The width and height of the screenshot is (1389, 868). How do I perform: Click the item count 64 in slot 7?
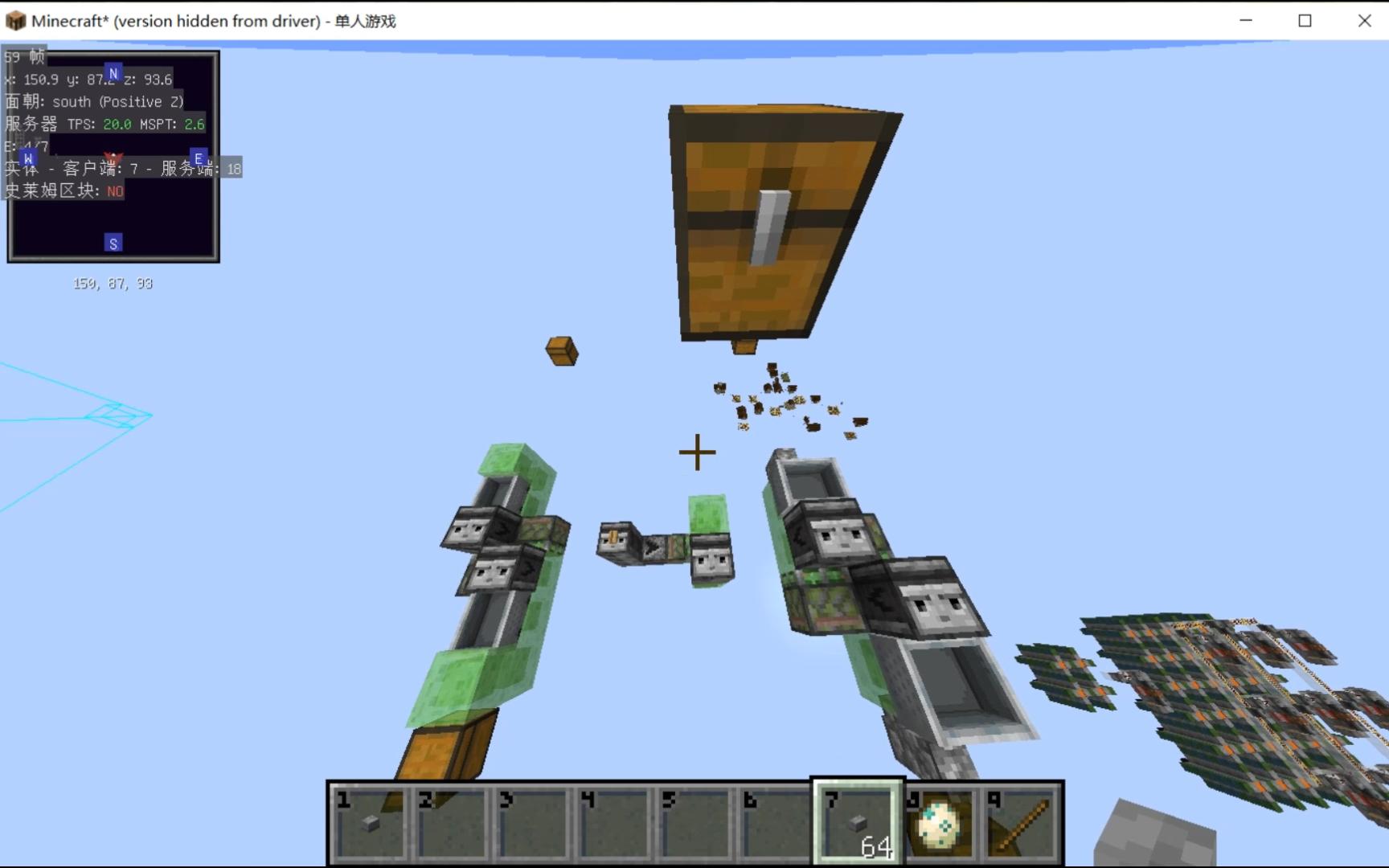tap(876, 847)
